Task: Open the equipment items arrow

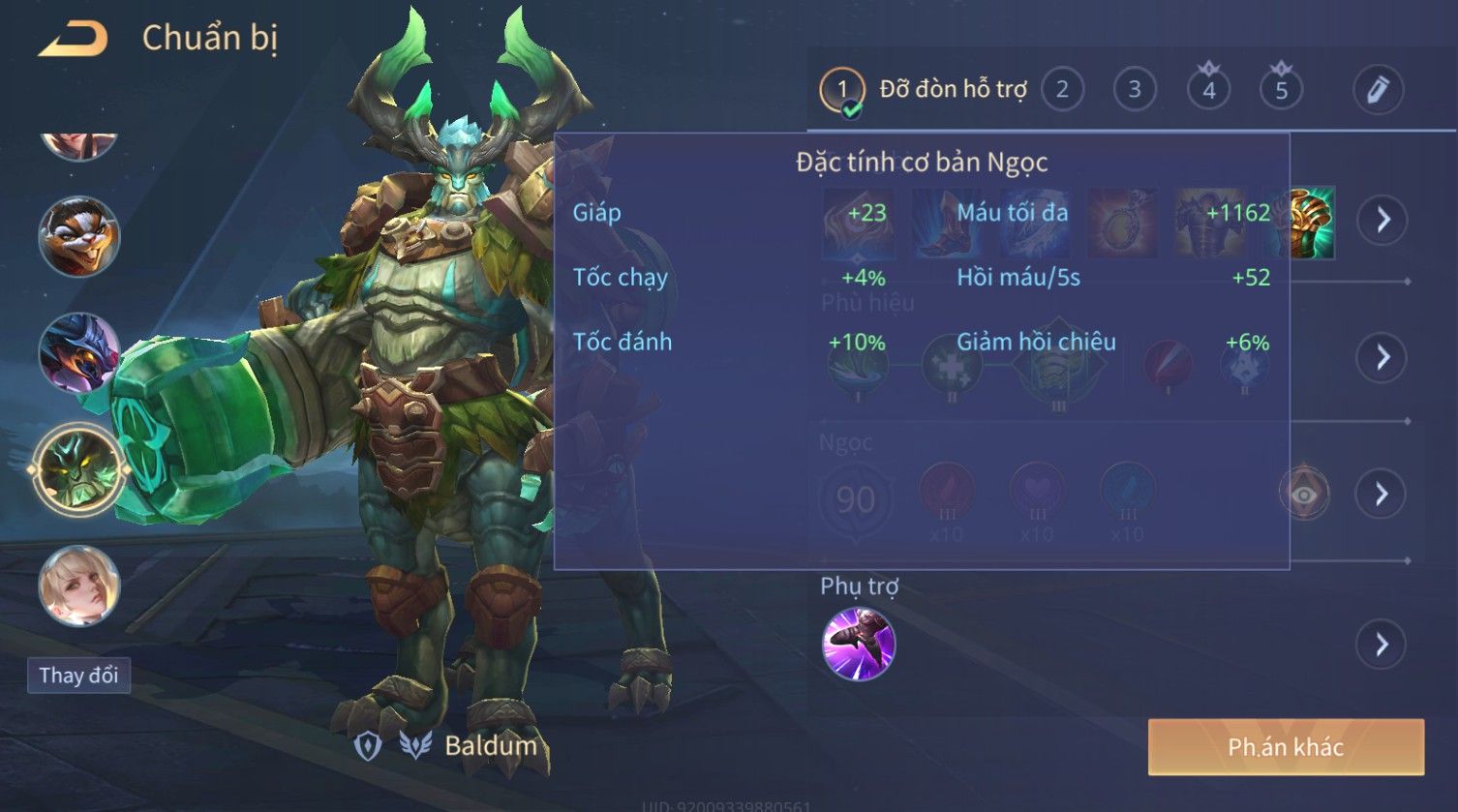Action: (x=1382, y=221)
